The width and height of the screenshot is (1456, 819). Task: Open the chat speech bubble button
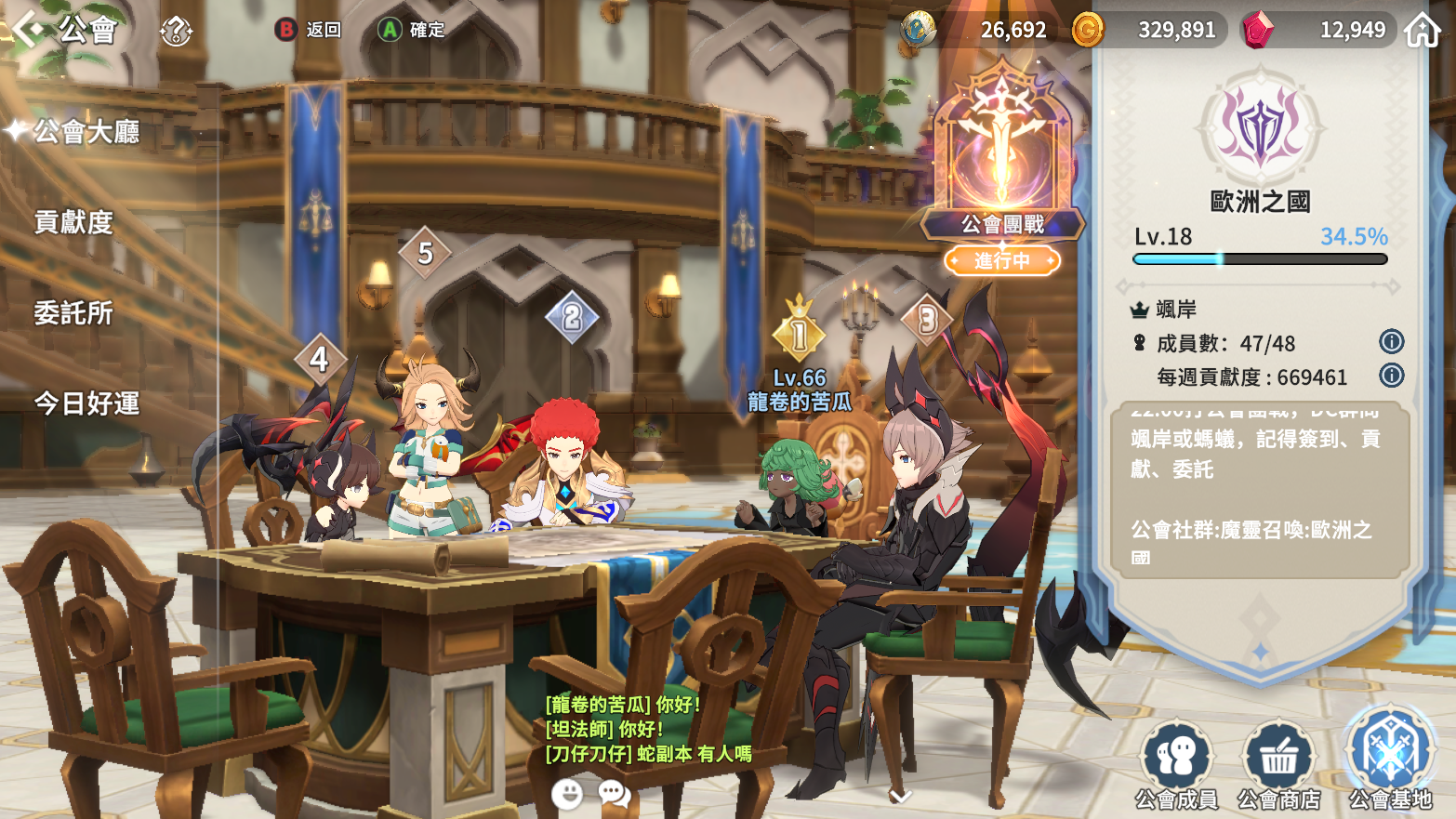pyautogui.click(x=614, y=794)
